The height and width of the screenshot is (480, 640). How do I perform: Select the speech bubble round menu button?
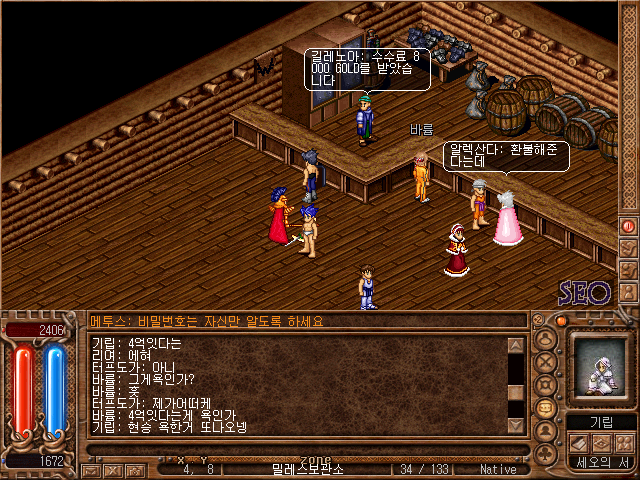tap(545, 408)
